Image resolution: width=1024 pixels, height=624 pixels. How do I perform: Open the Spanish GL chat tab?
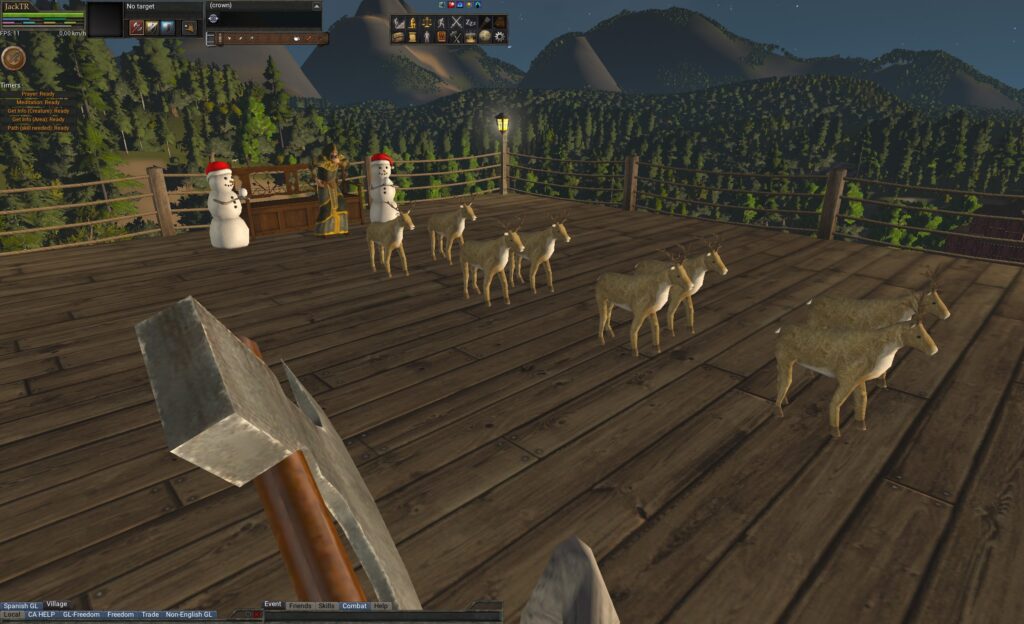pyautogui.click(x=20, y=605)
